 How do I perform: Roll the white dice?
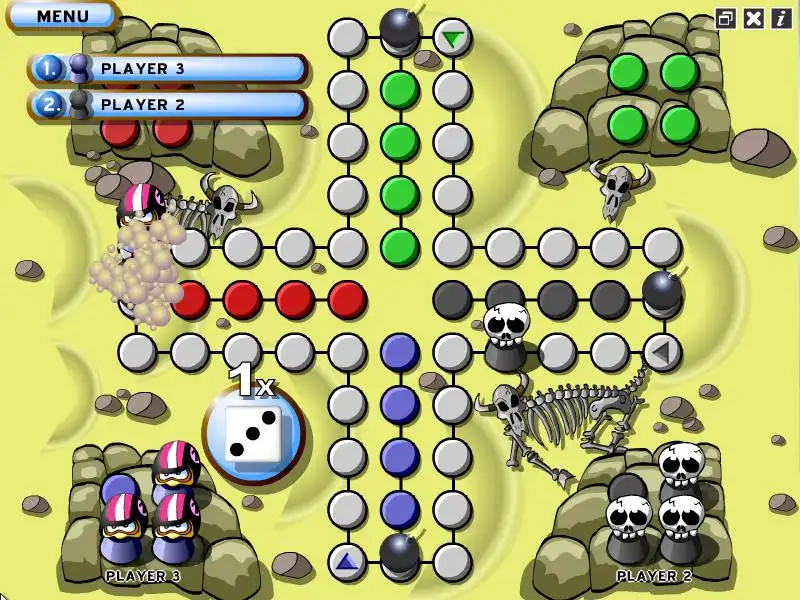253,435
